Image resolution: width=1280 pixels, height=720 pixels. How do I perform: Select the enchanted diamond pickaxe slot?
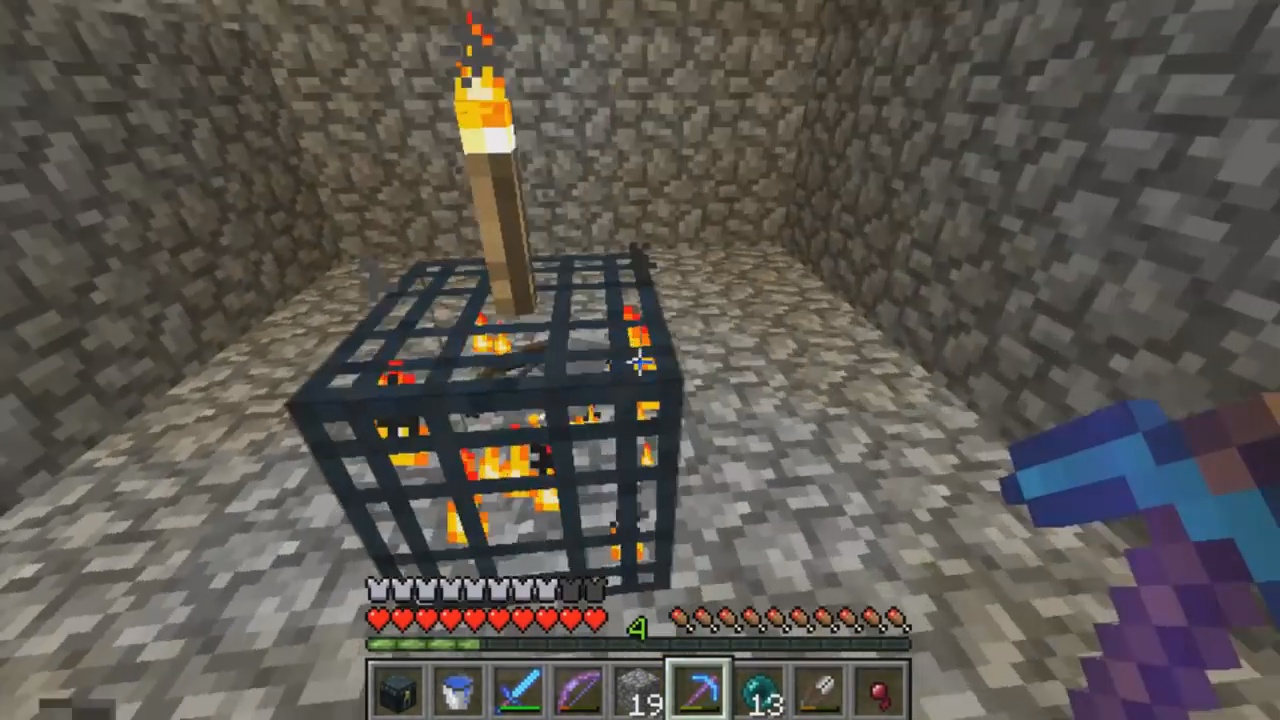click(699, 691)
